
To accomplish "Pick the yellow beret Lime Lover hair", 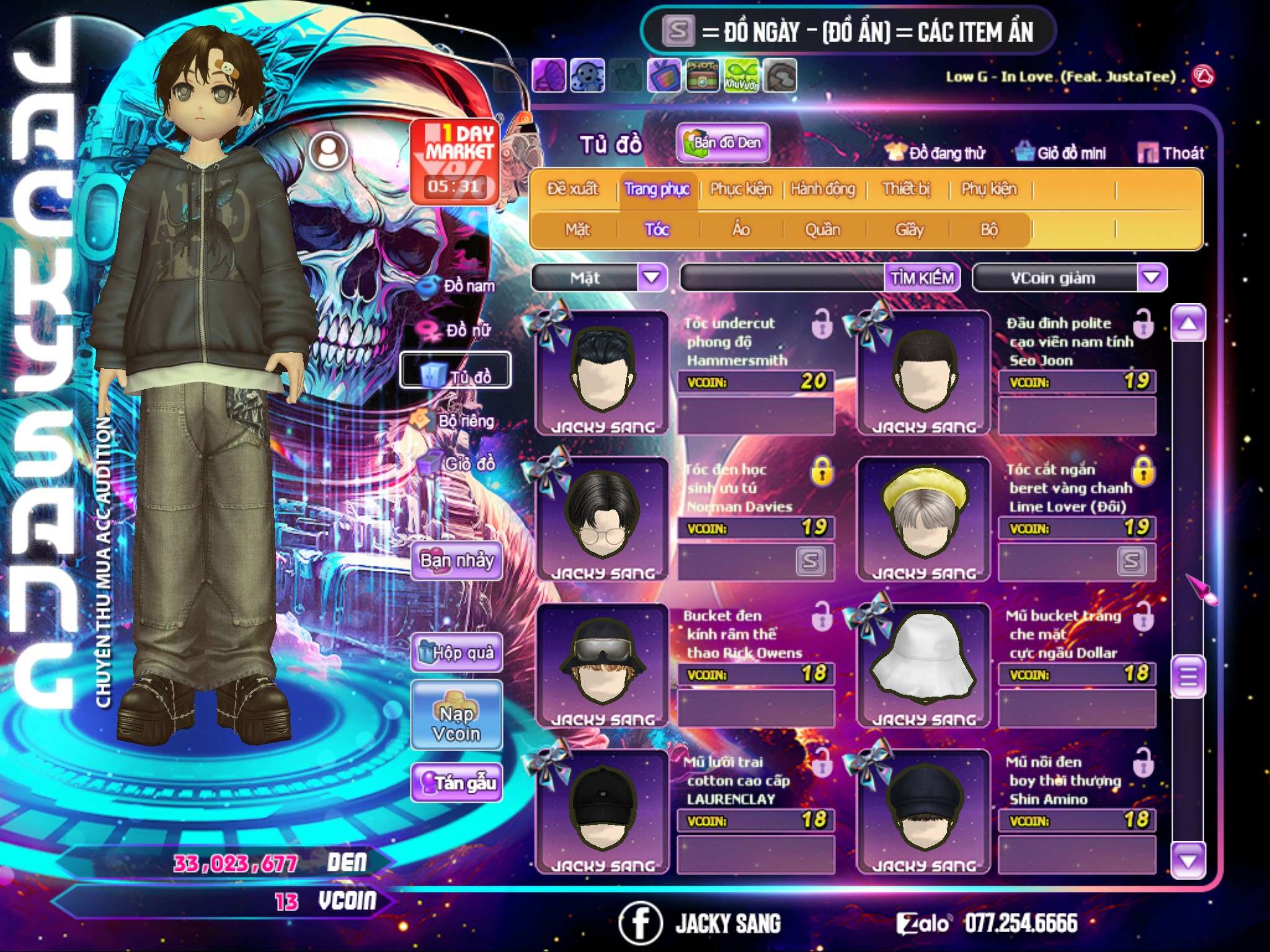I will [x=923, y=519].
